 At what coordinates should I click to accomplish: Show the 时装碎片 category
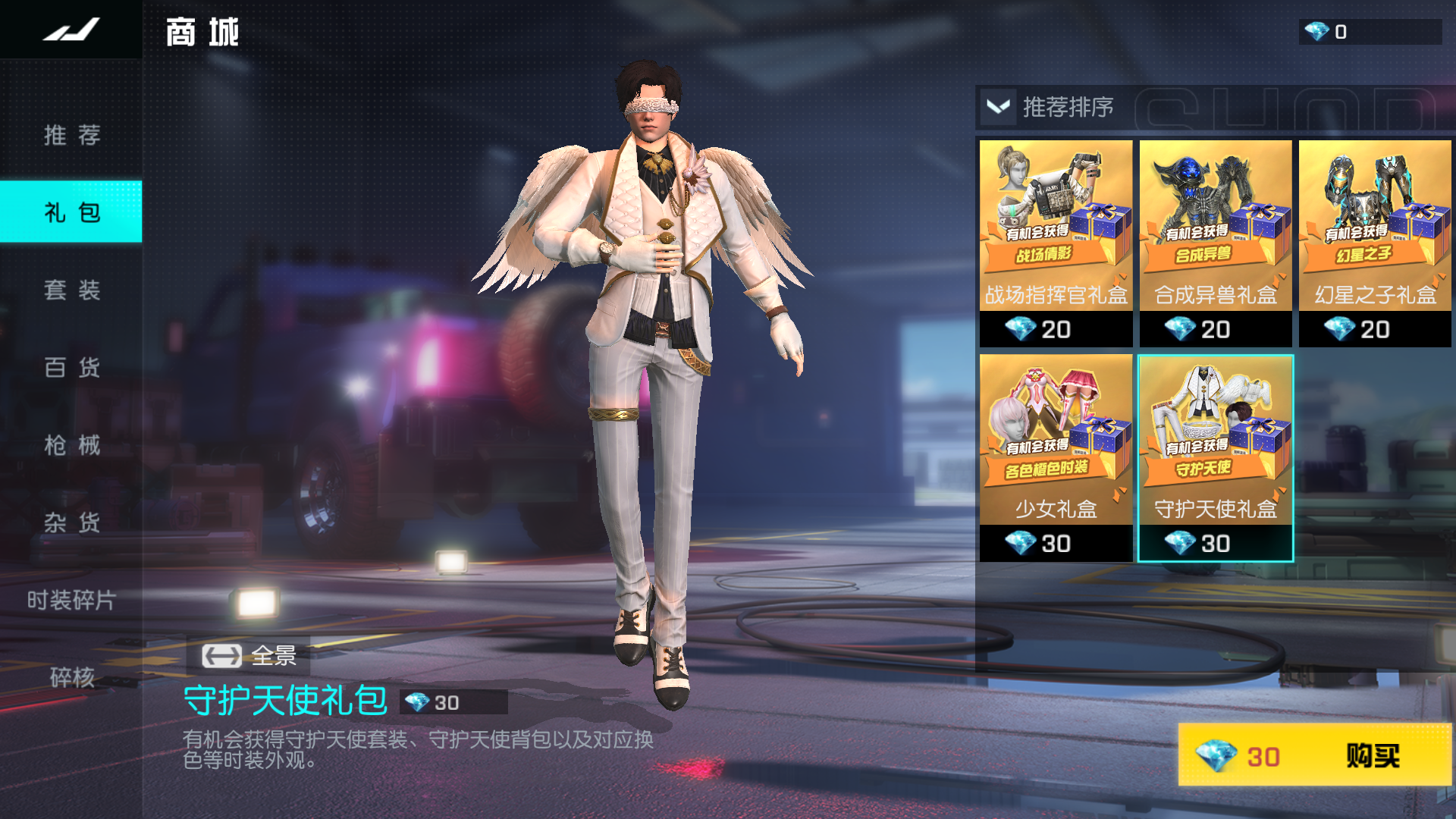[x=71, y=600]
